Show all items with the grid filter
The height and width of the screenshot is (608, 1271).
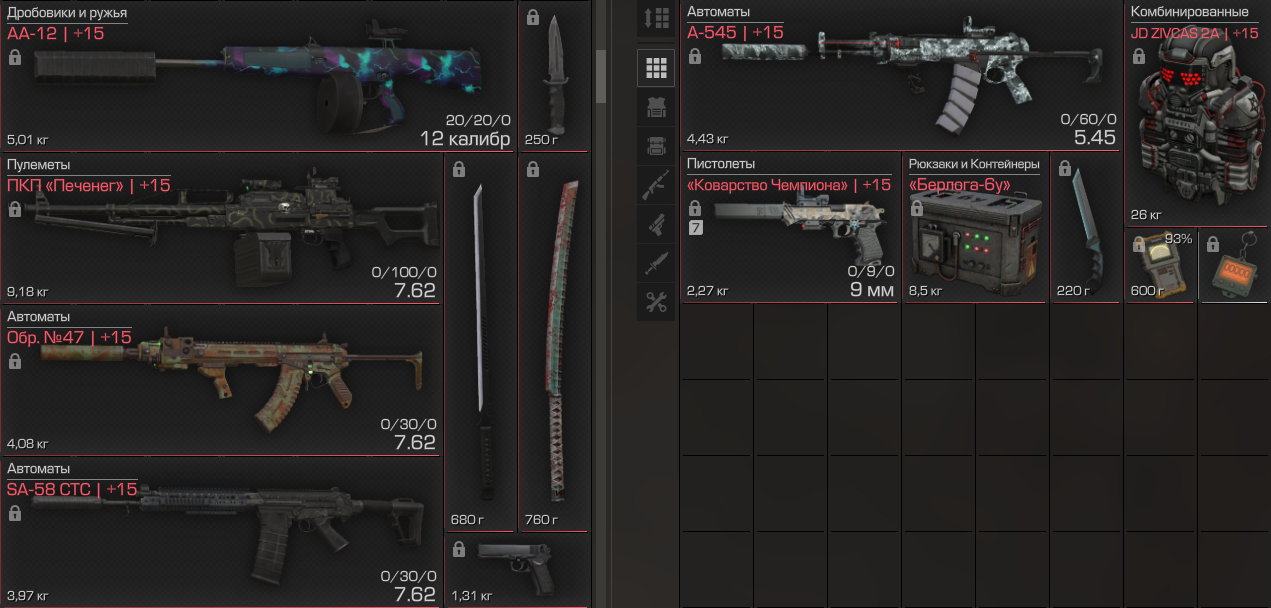click(656, 68)
